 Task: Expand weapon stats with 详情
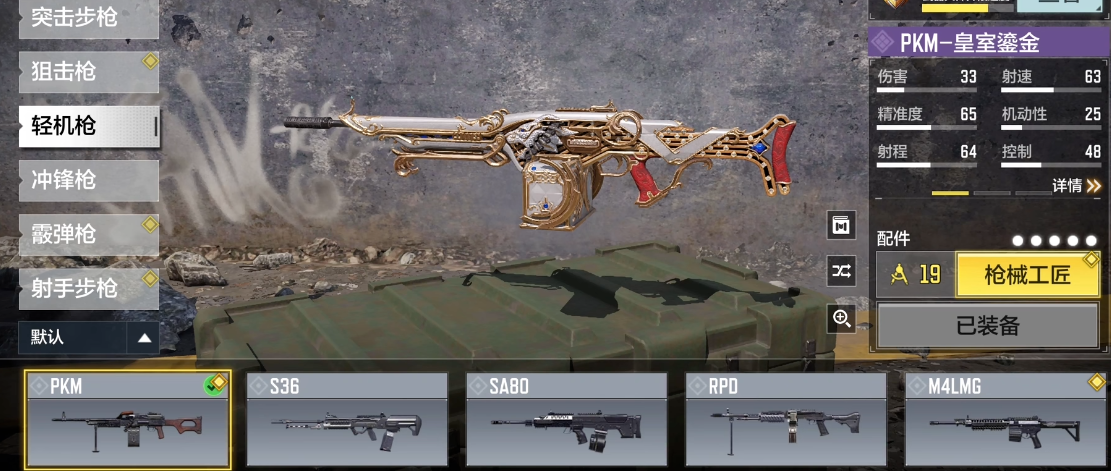tap(1076, 186)
